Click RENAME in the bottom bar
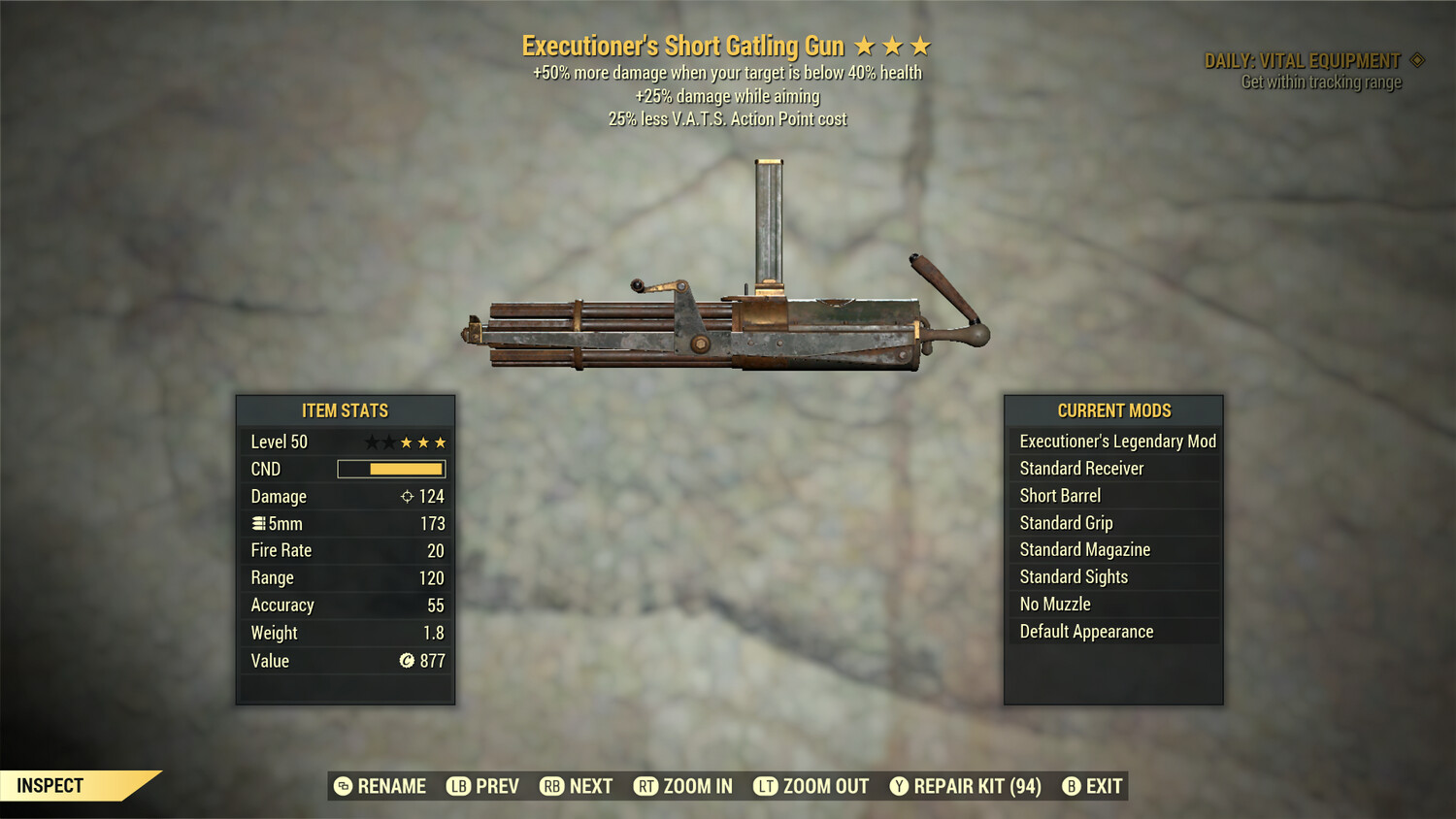 click(392, 786)
